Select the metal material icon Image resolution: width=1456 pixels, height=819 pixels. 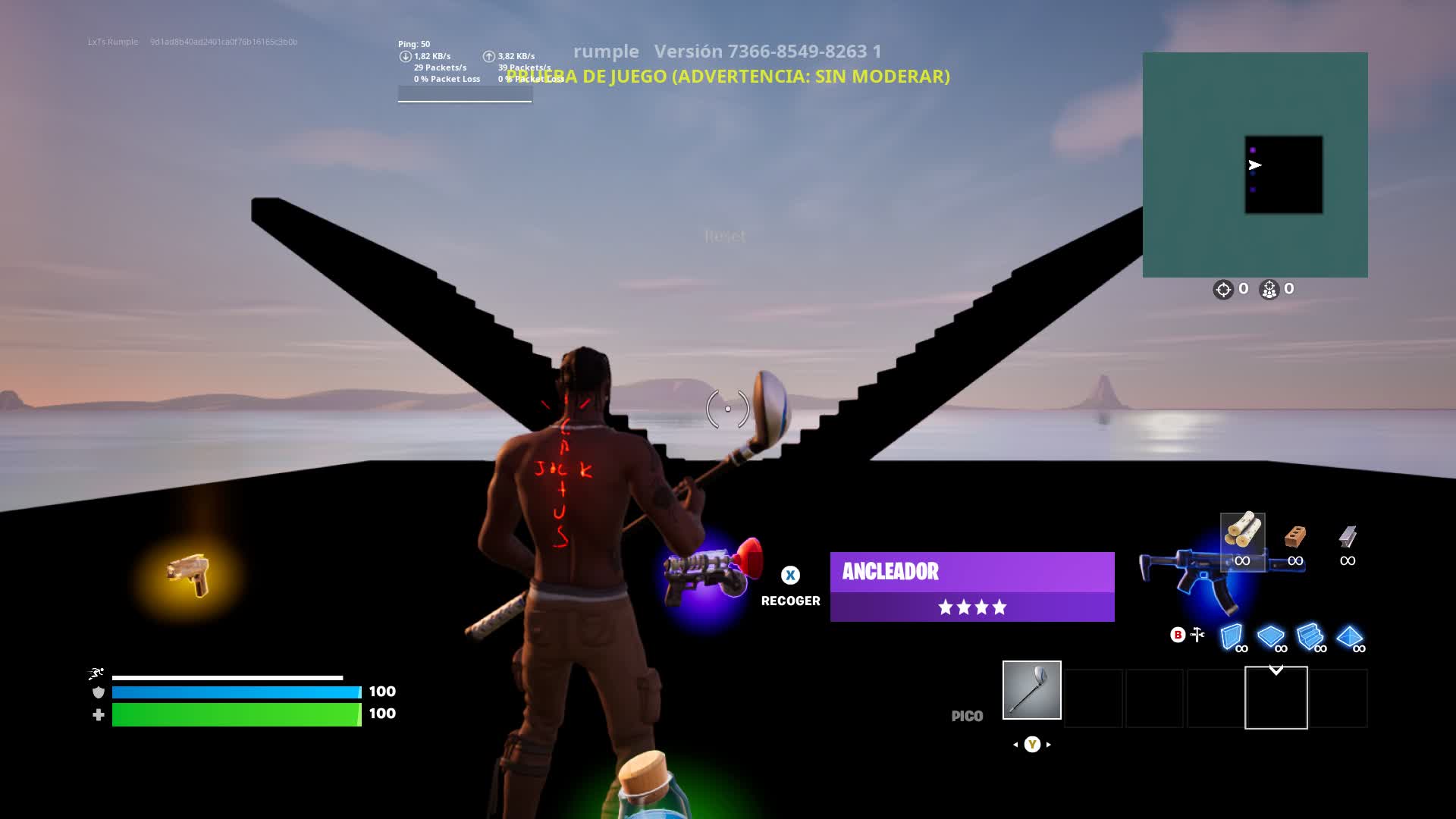coord(1349,538)
